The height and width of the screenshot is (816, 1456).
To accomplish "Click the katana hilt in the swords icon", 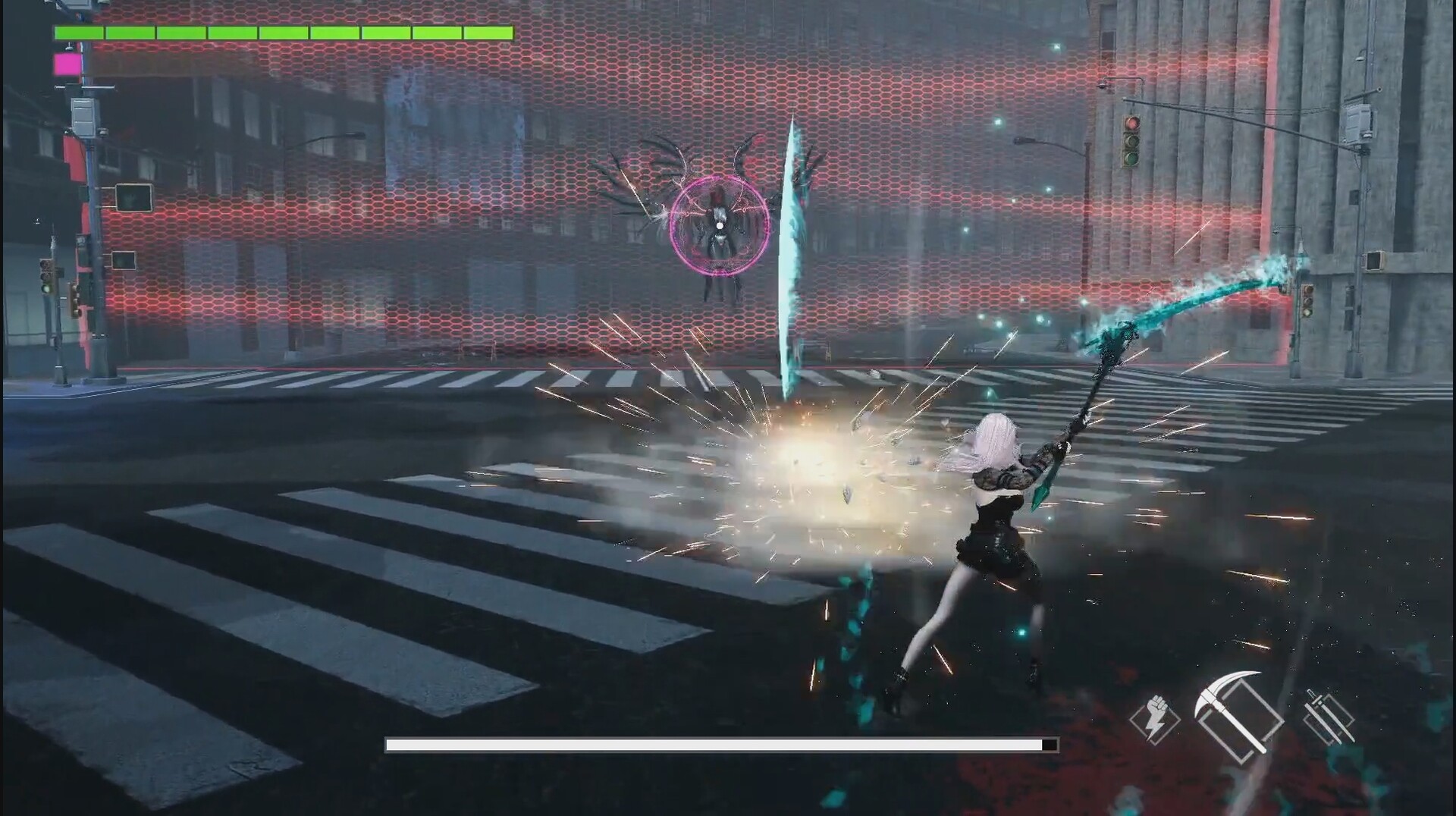I will pos(1311,695).
